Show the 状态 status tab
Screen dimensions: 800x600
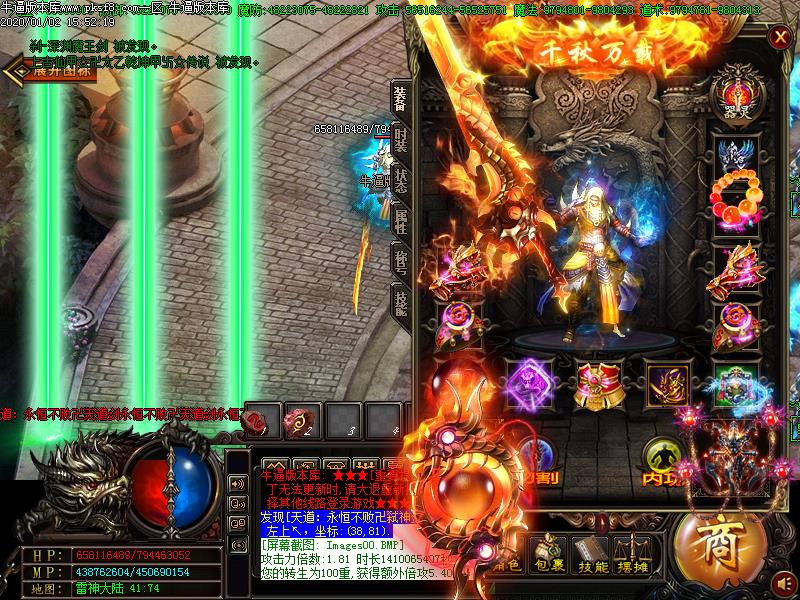pos(400,182)
